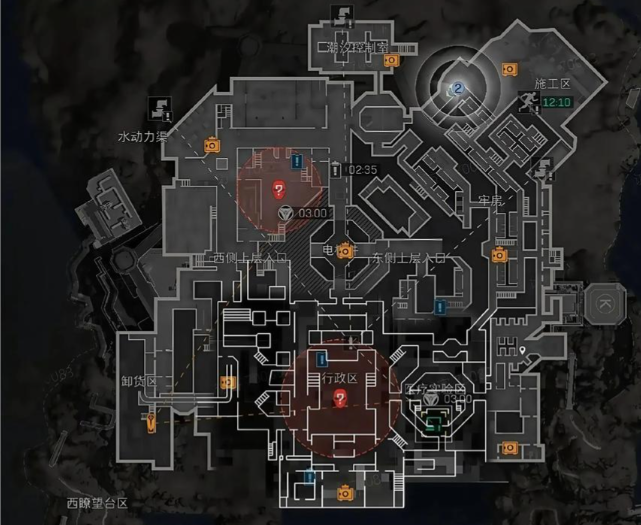Select the red question mark near 西侧上层入口

pos(279,187)
